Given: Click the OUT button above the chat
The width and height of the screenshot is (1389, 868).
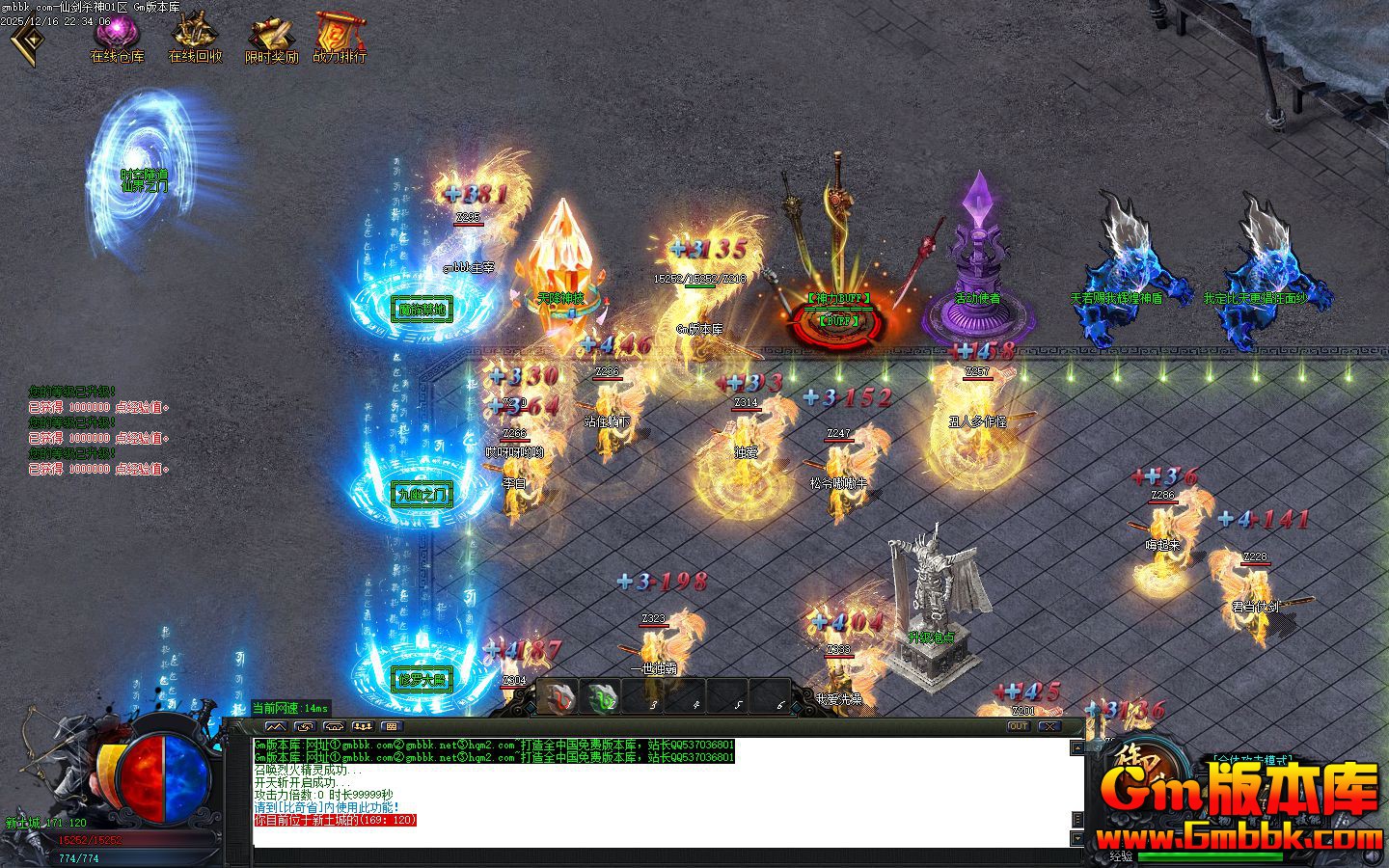Looking at the screenshot, I should [1019, 726].
